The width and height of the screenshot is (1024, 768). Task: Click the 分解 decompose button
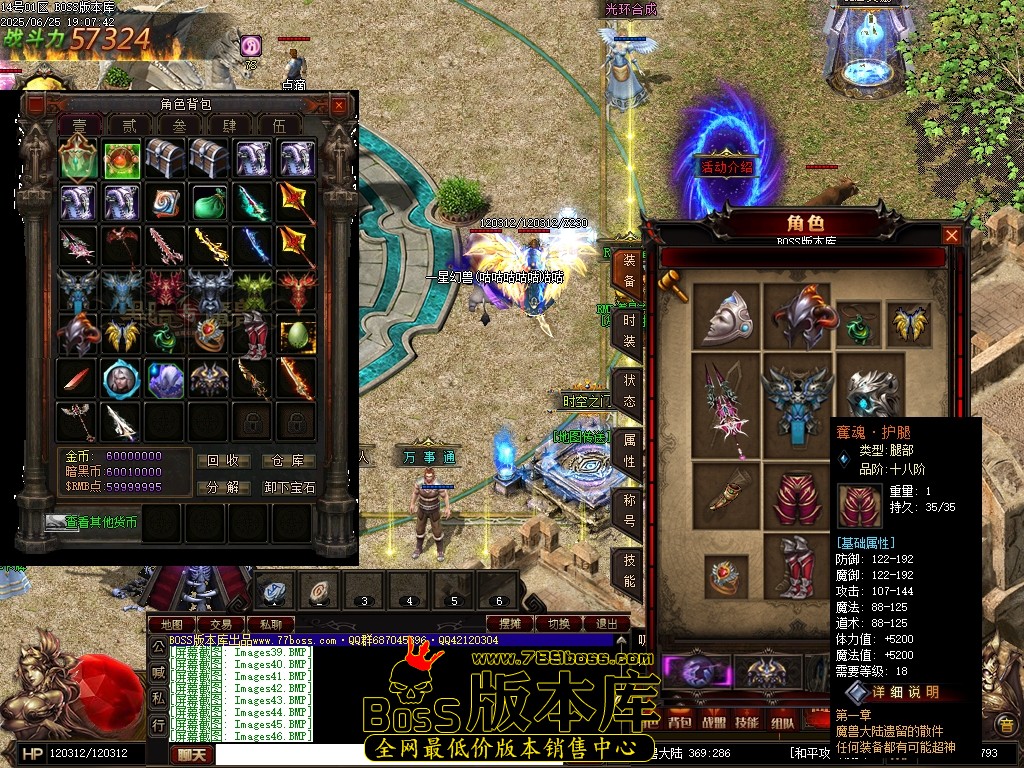[222, 488]
